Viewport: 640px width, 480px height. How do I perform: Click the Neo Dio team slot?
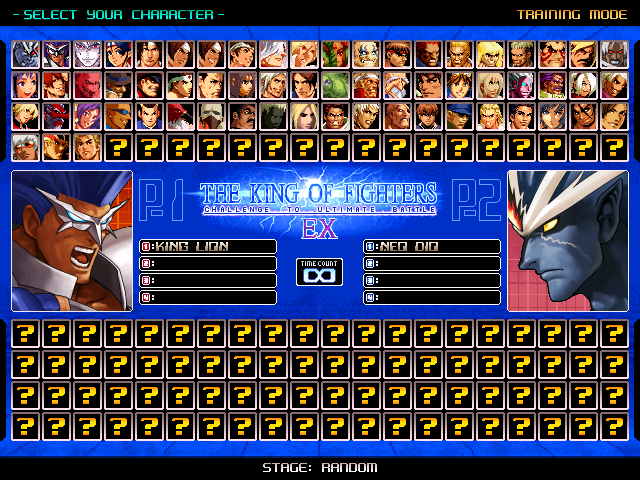(432, 247)
